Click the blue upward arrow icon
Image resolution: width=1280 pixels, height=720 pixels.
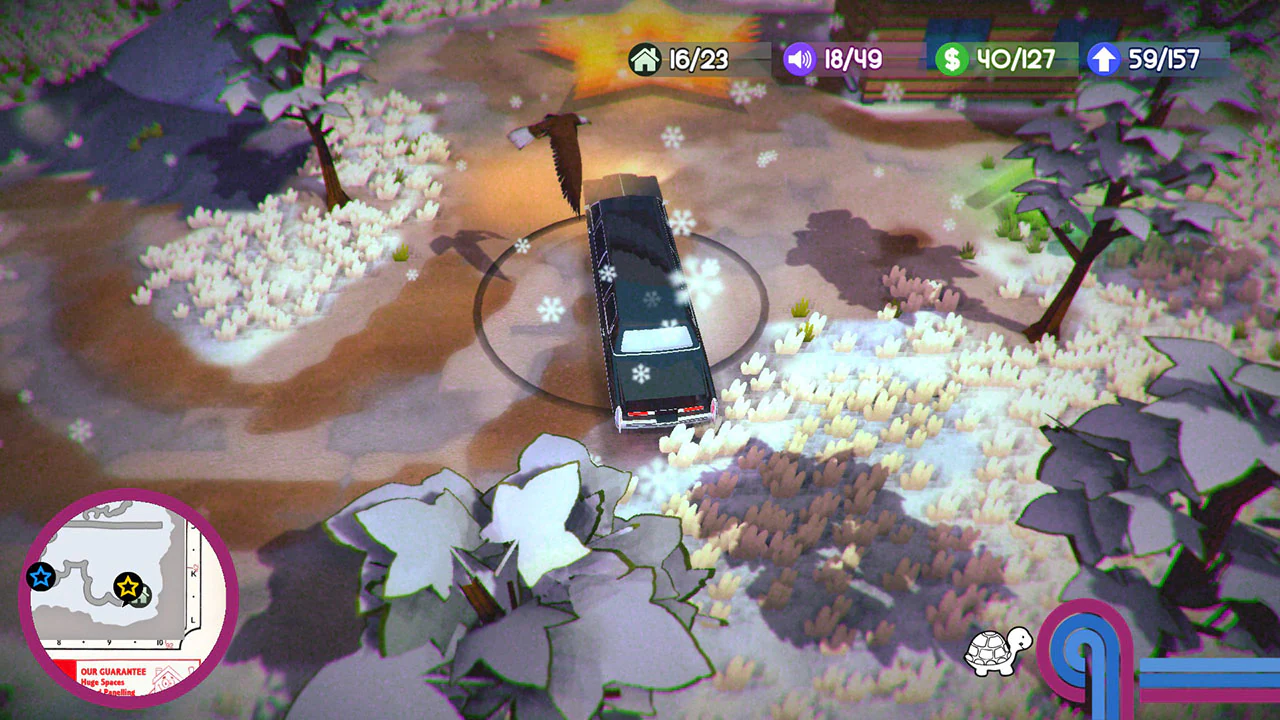(1103, 58)
